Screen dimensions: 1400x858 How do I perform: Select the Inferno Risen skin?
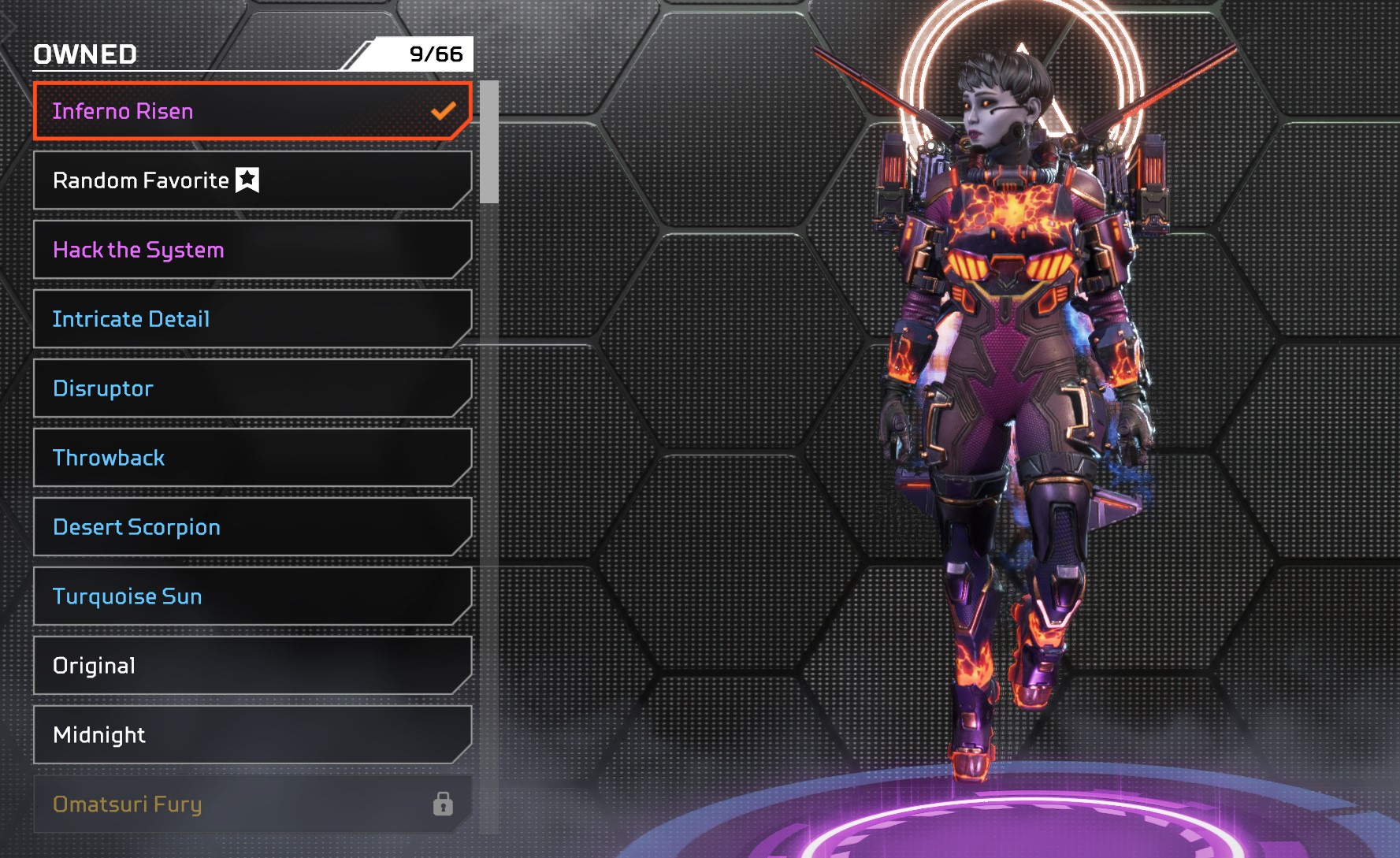click(x=252, y=111)
